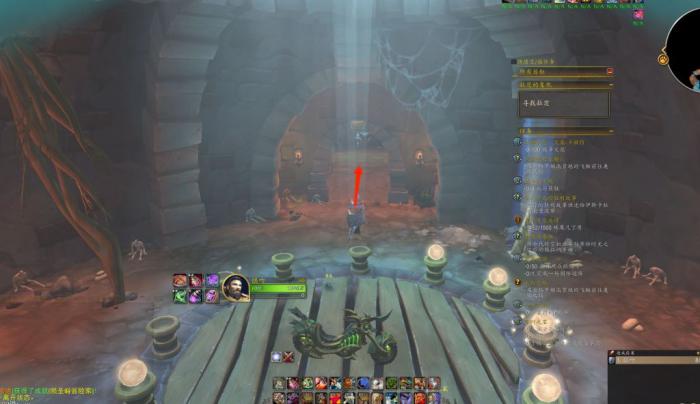Open the circular minimap

687,50
